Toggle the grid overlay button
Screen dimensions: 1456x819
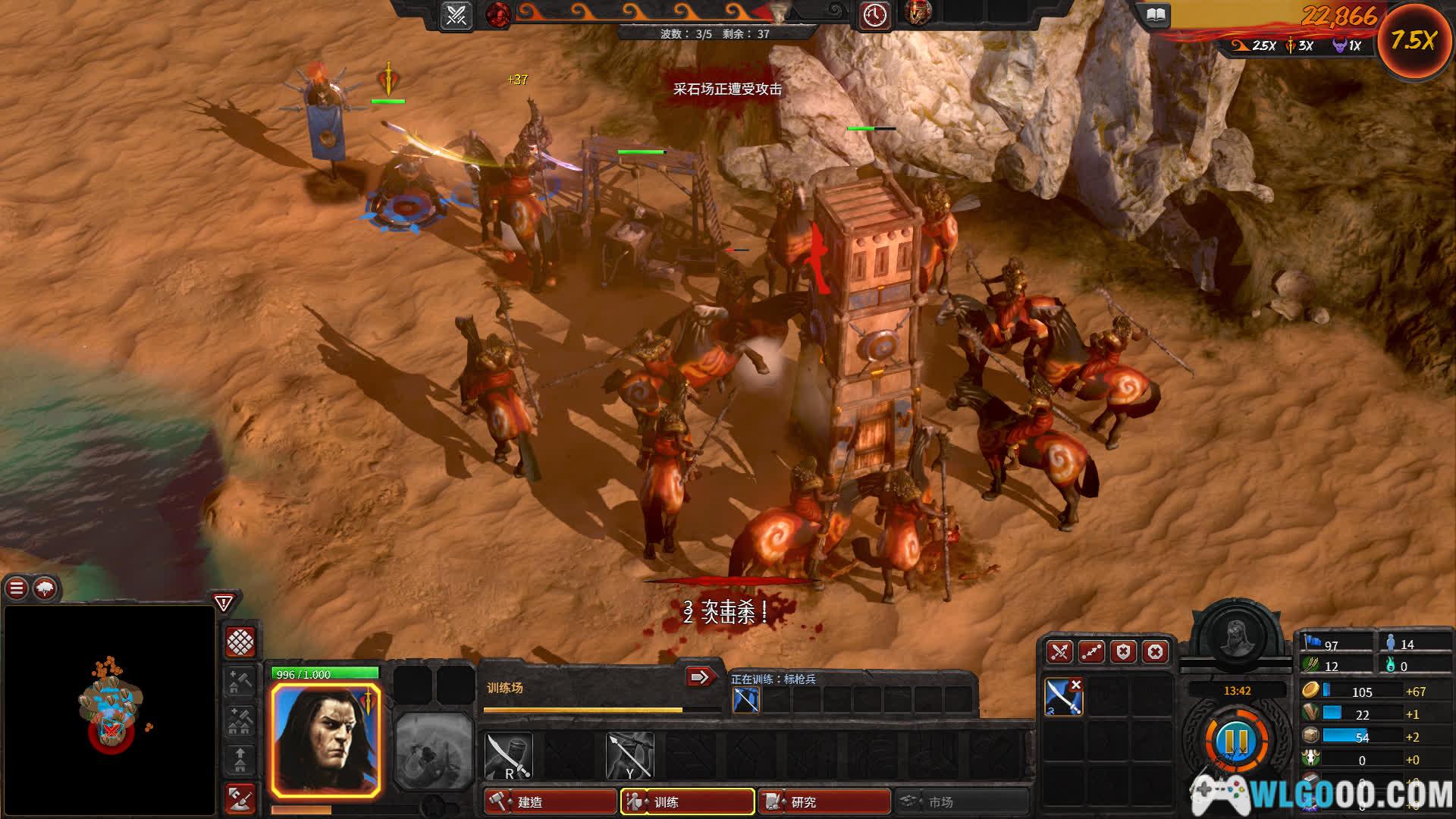(x=241, y=642)
